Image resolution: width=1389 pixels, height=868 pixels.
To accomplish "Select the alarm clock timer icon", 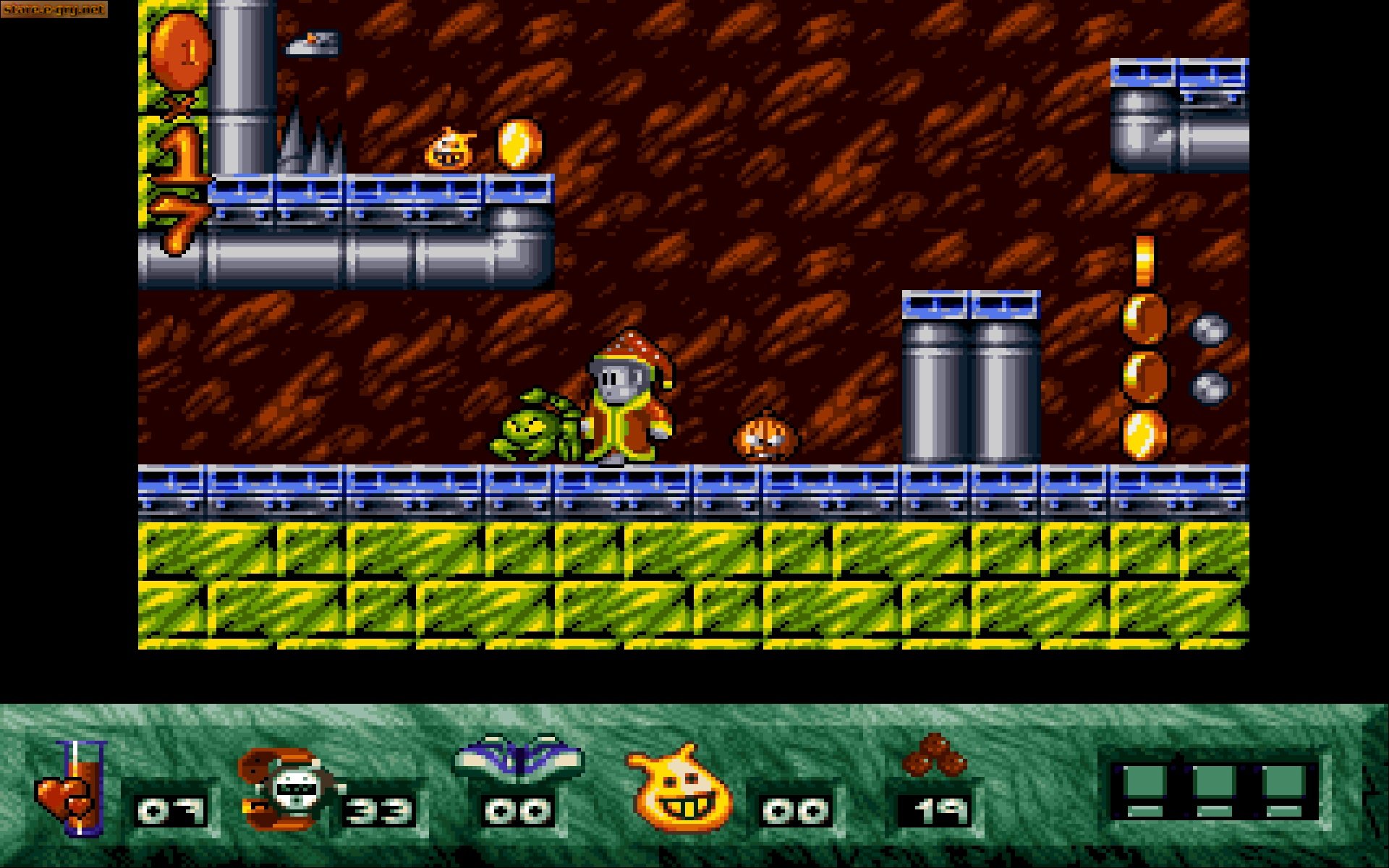I will pyautogui.click(x=288, y=790).
